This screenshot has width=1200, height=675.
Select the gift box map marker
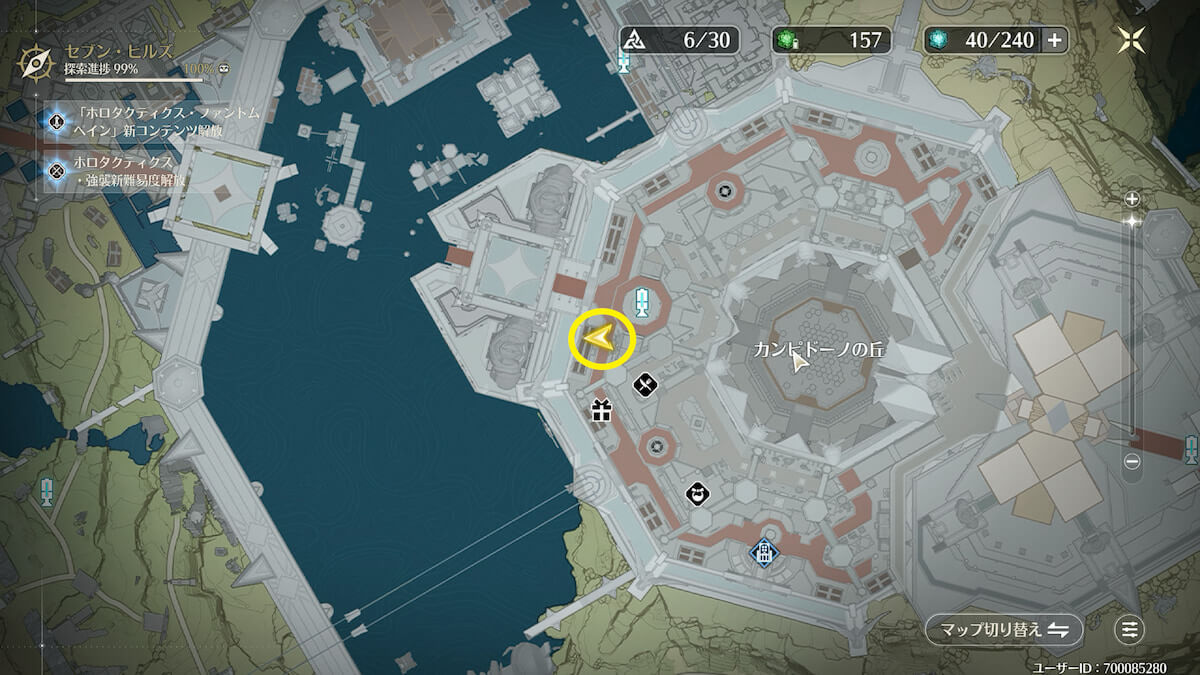tap(600, 410)
